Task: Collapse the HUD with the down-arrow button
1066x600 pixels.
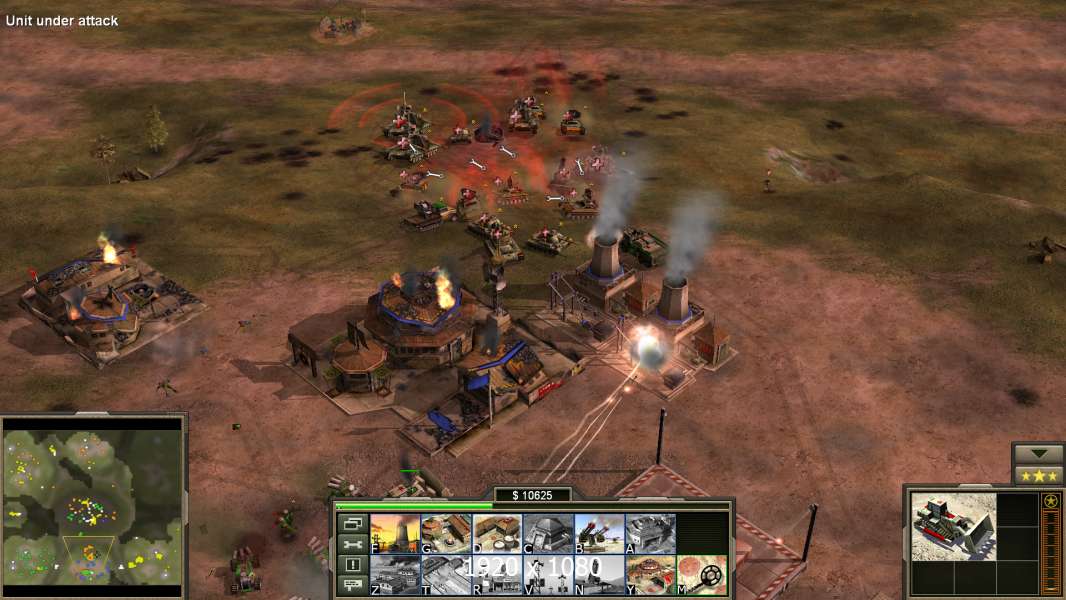Action: click(1038, 454)
